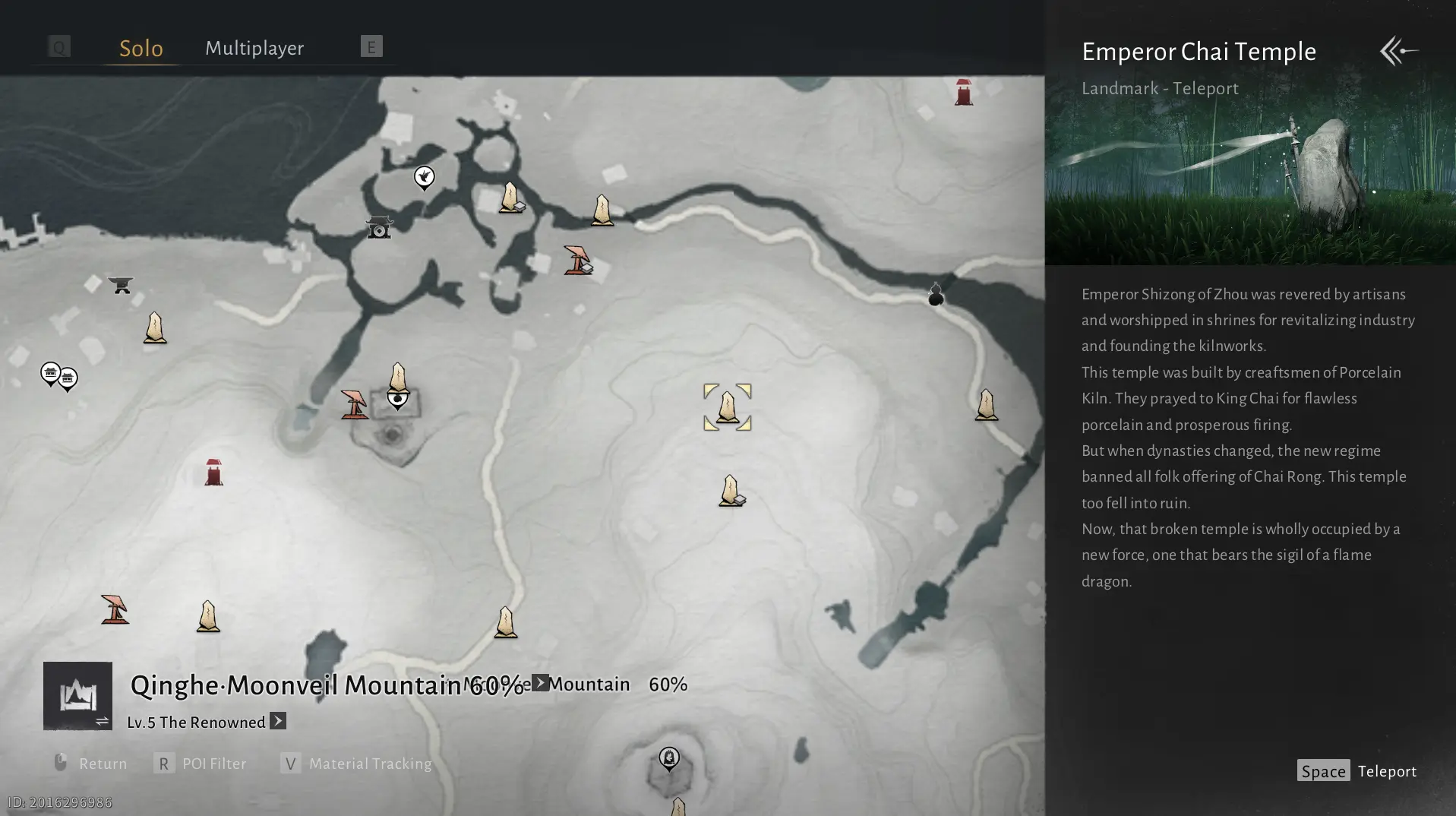Collapse the landmark panel with the arrow

point(1398,51)
